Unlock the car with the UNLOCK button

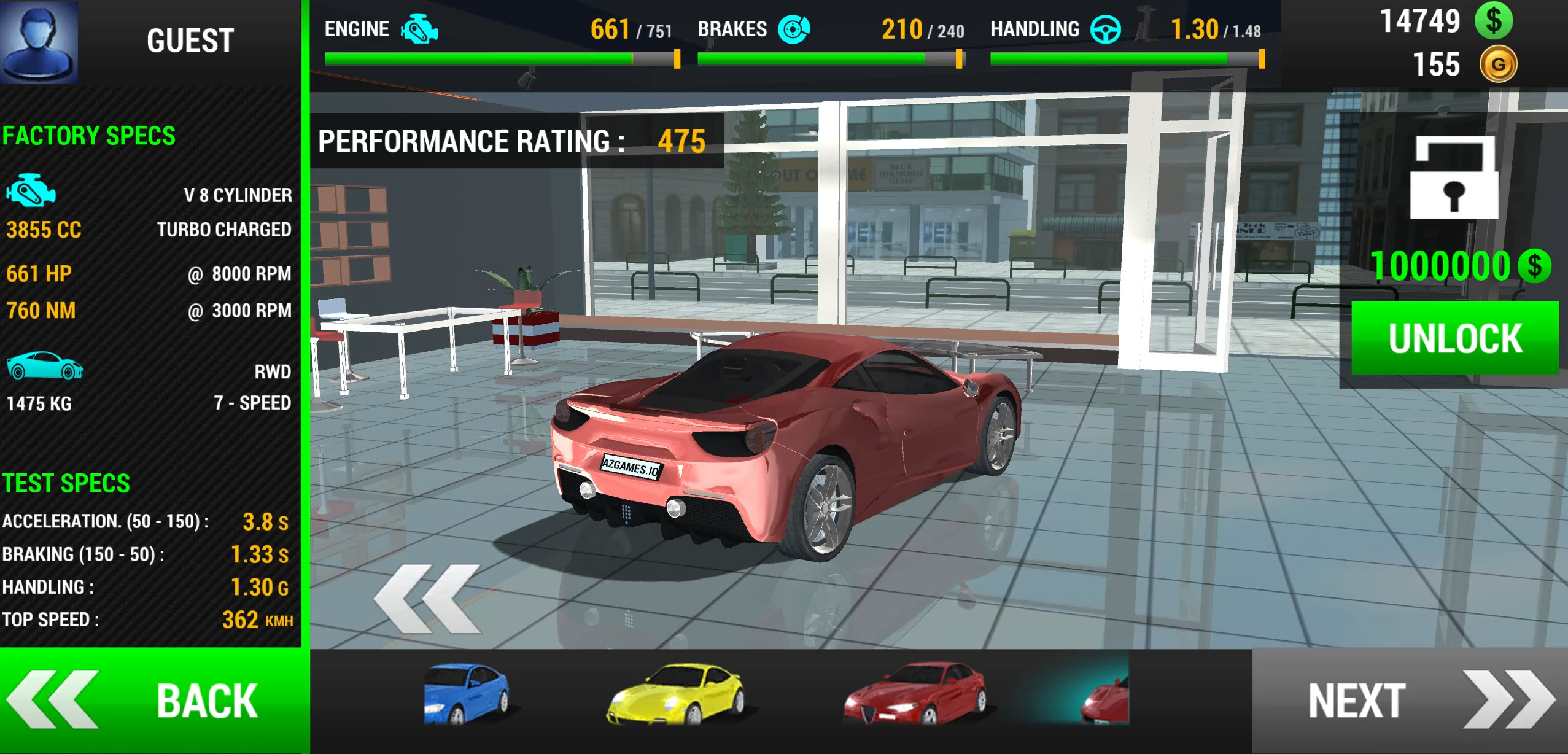click(1454, 338)
